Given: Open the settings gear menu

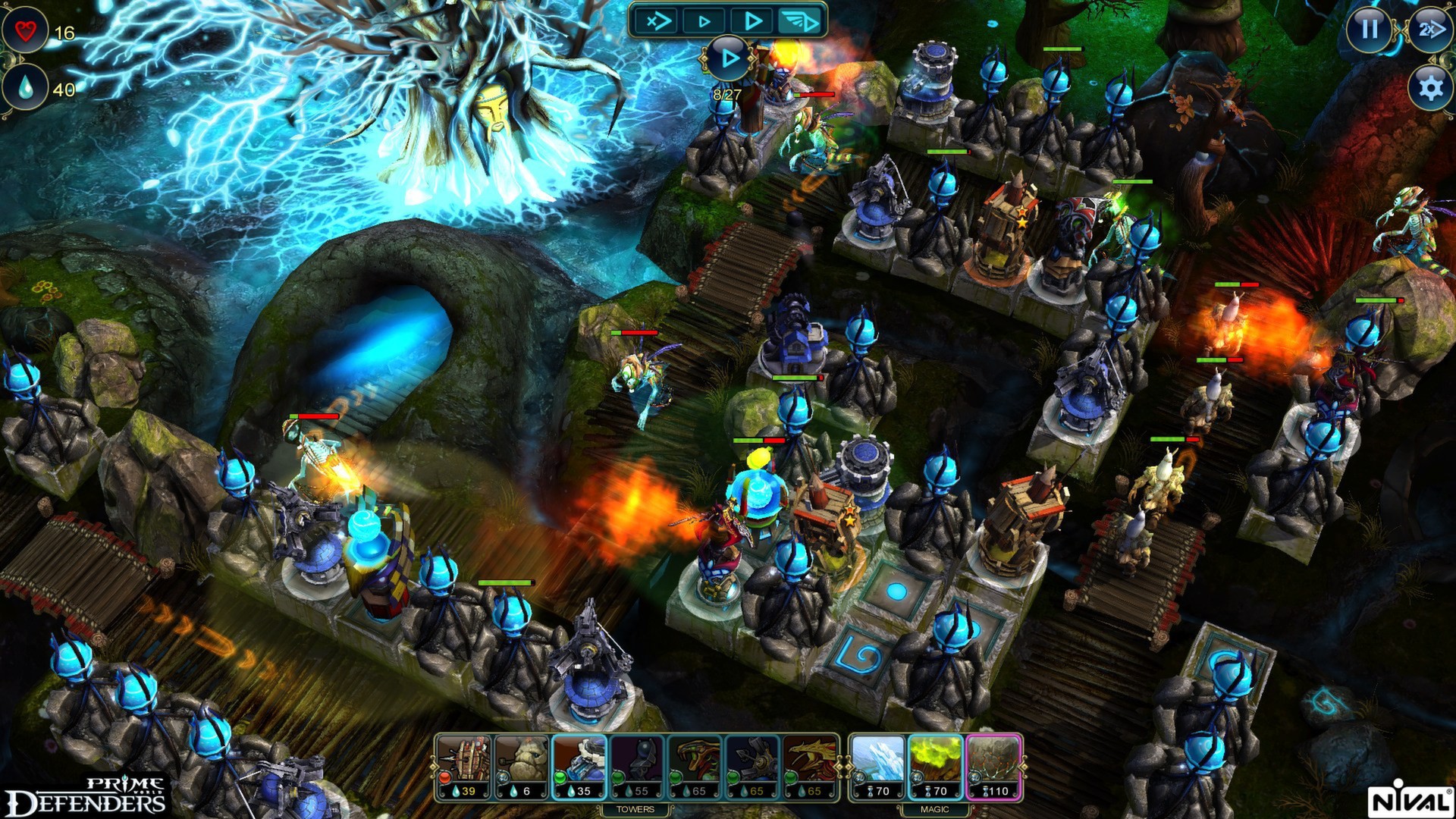Looking at the screenshot, I should [x=1429, y=89].
